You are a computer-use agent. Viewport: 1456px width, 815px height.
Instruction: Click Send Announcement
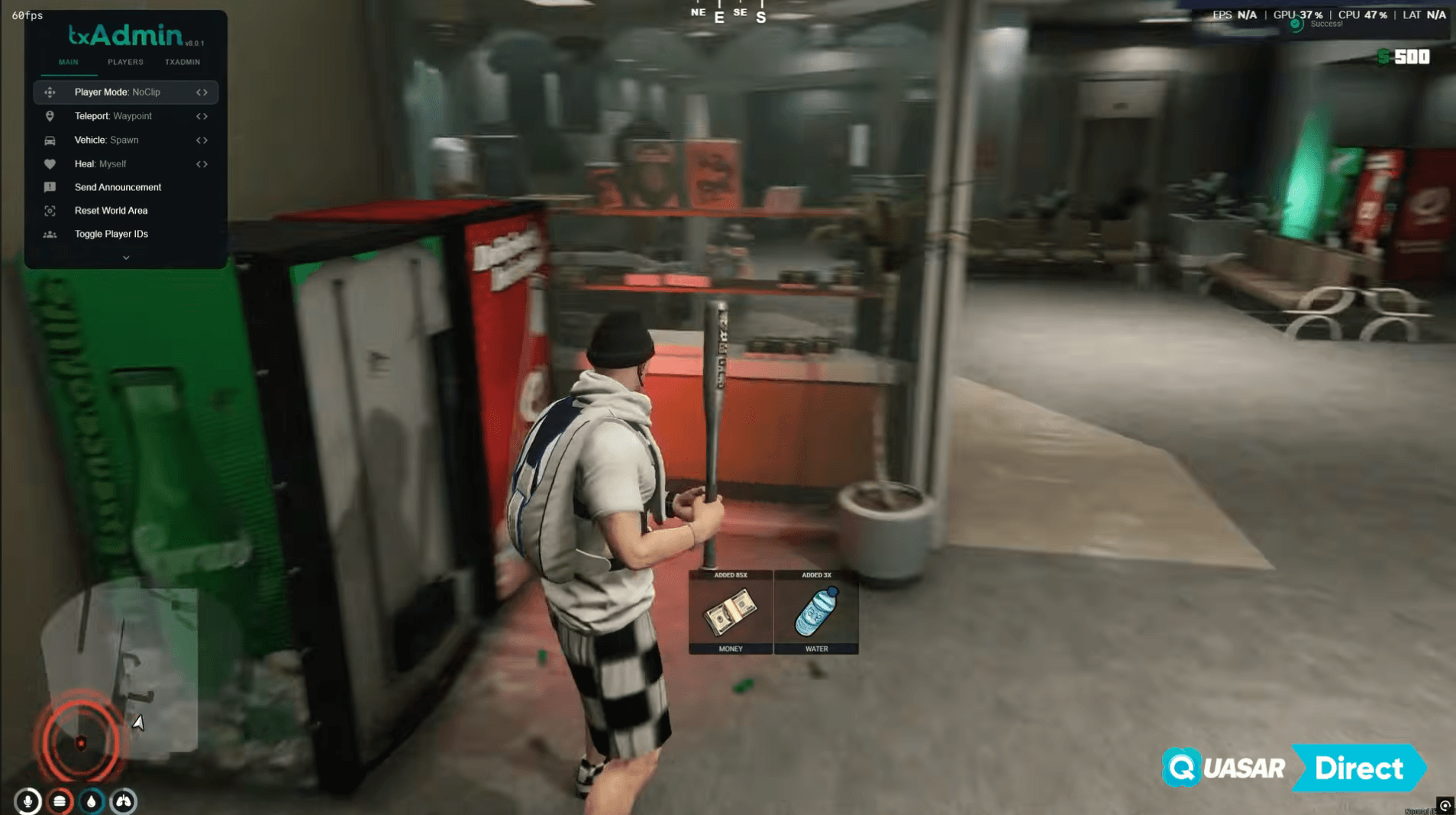click(x=118, y=186)
